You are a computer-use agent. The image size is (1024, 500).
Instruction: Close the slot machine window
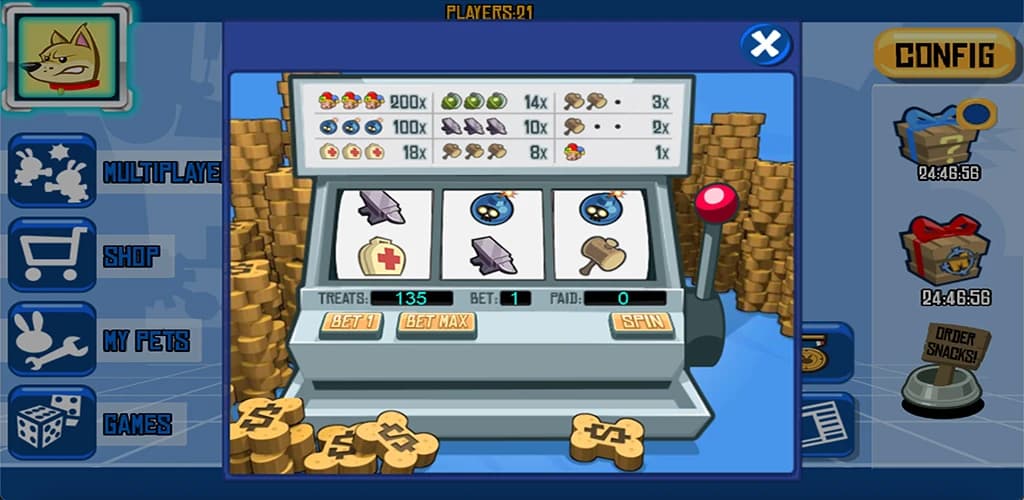(x=766, y=45)
